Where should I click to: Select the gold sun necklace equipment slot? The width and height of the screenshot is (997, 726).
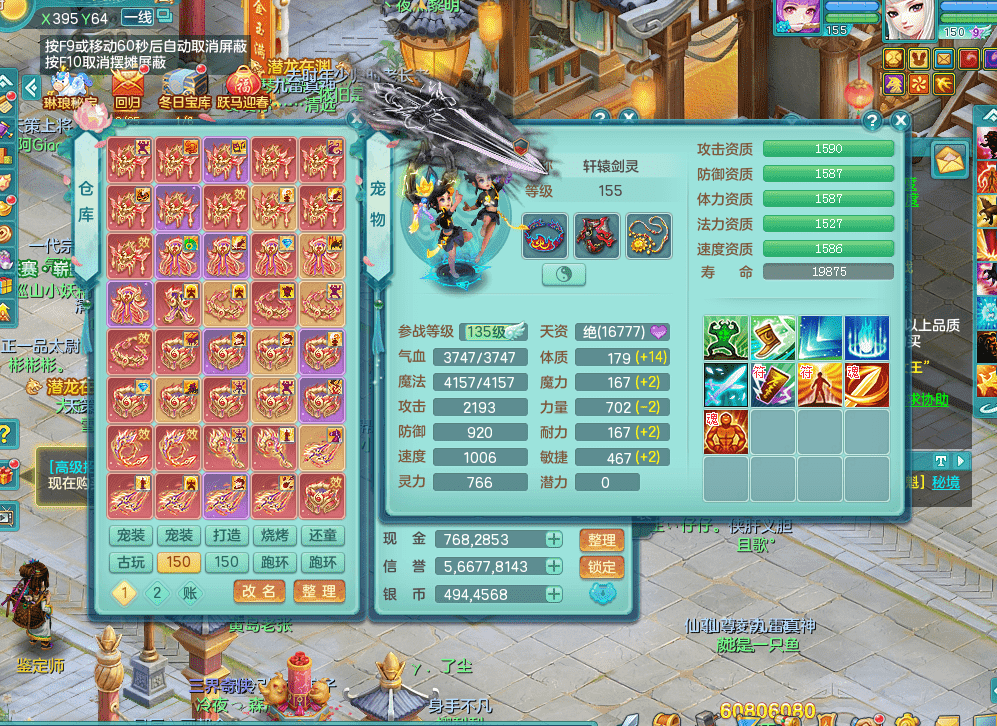(649, 236)
